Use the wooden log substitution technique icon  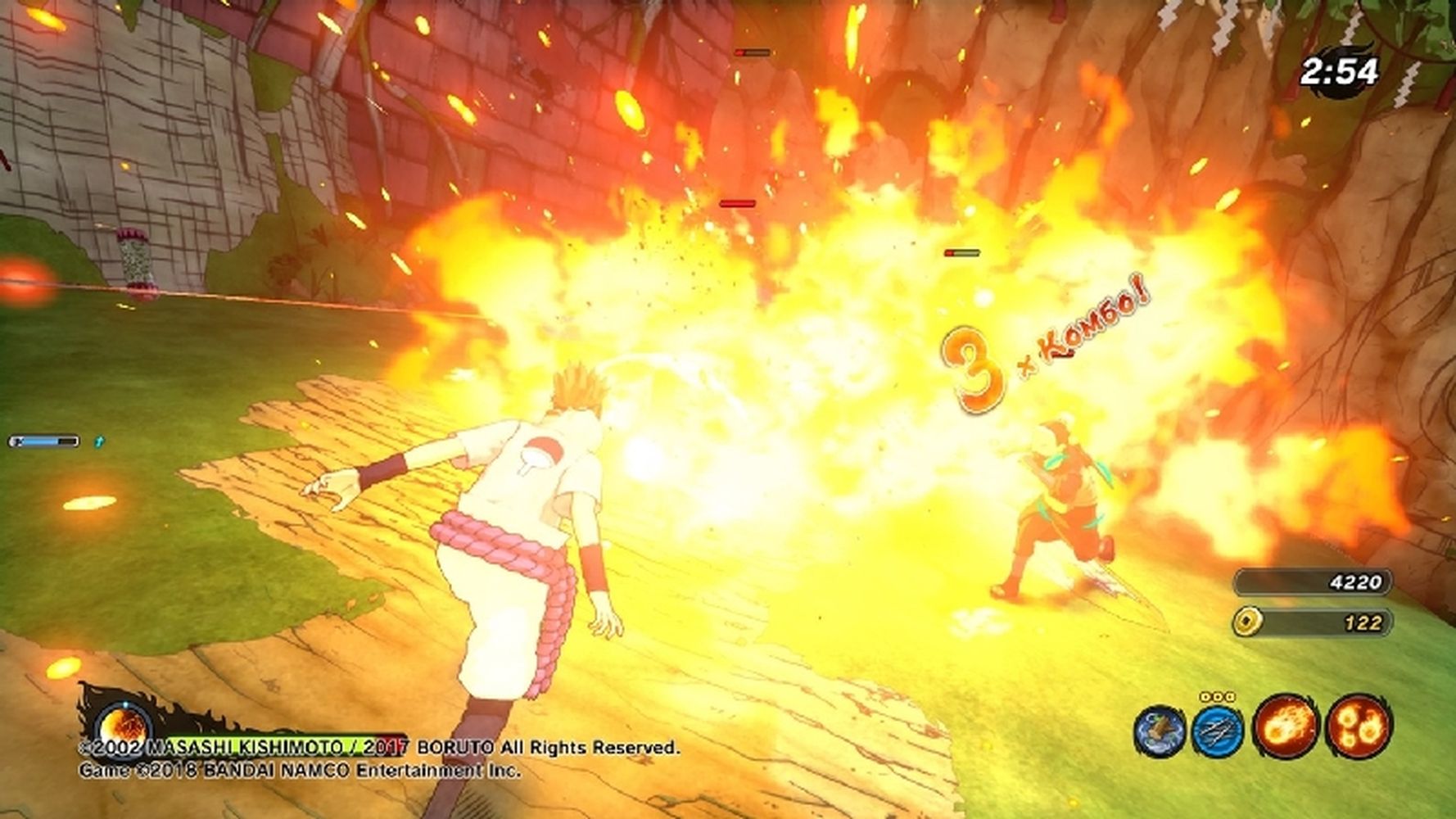(1160, 728)
